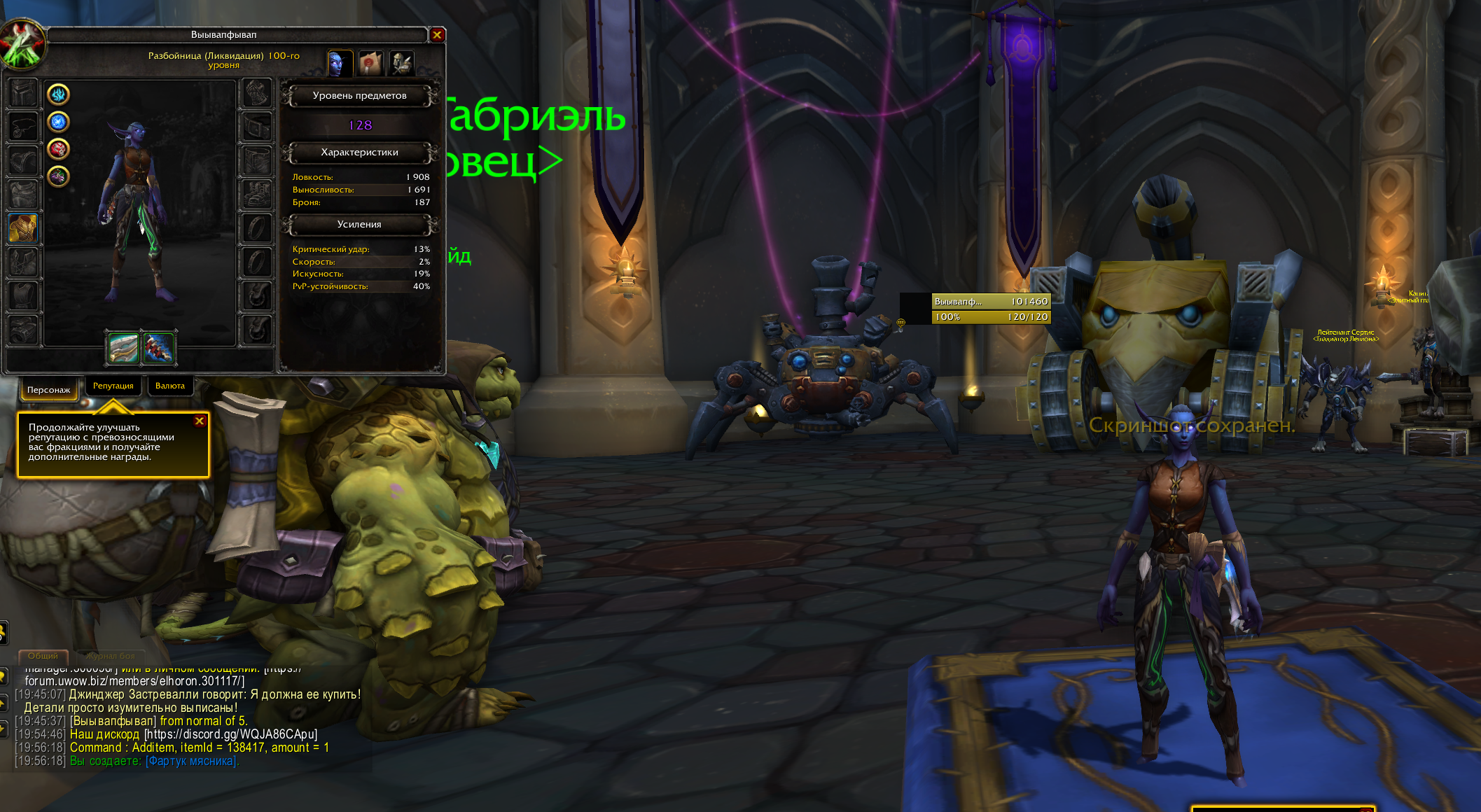The image size is (1481, 812).
Task: Open the equipment manager pane
Action: 402,64
